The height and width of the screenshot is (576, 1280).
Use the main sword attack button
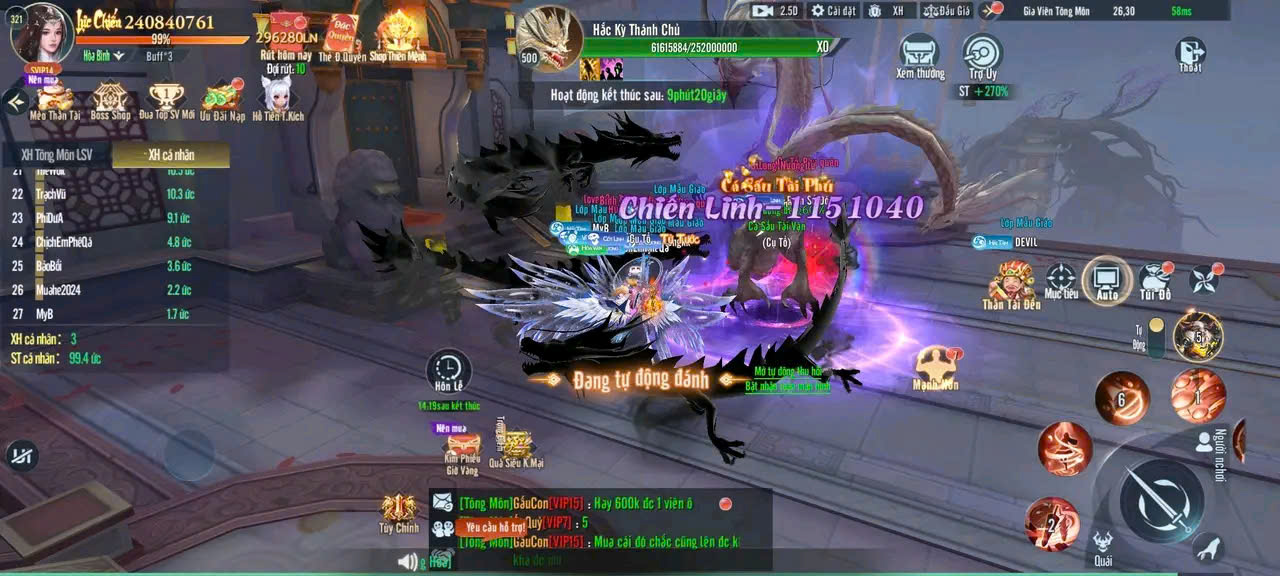pos(1161,500)
